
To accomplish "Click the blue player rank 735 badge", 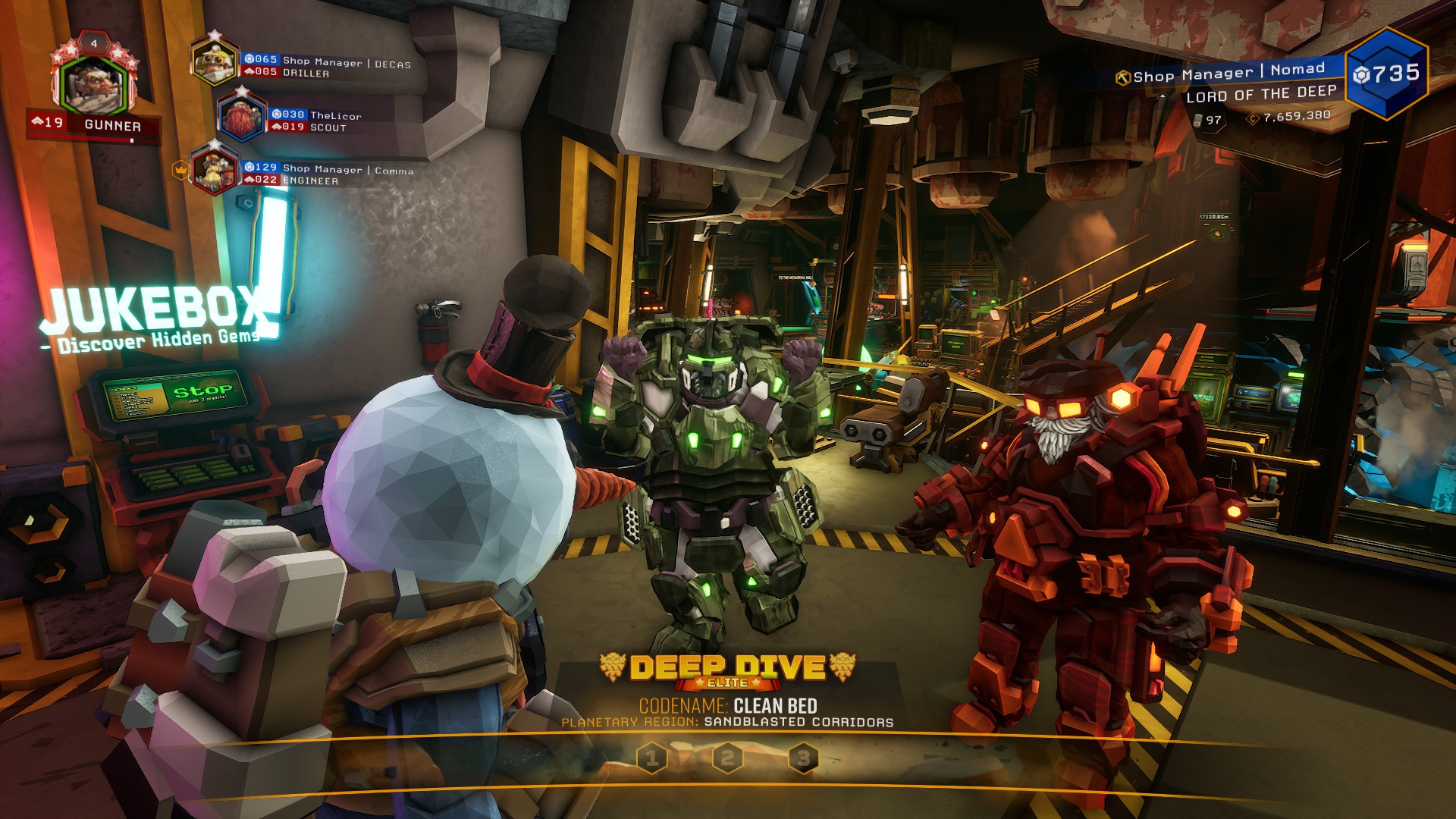I will 1386,74.
